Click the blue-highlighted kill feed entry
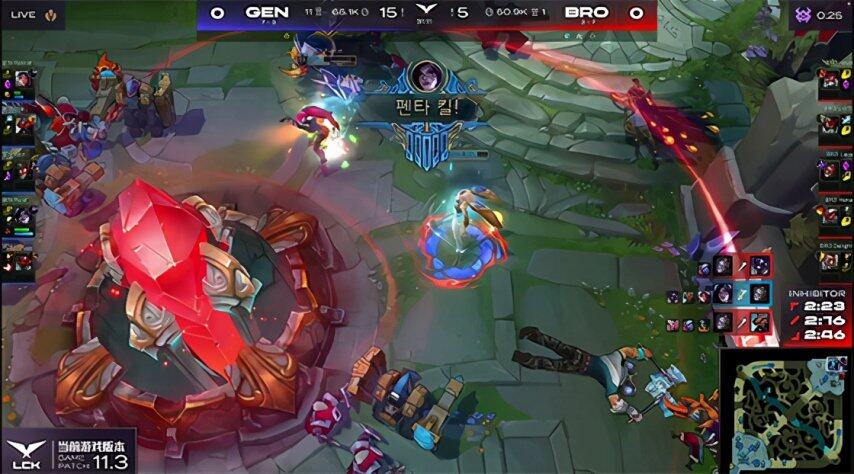 coord(740,292)
